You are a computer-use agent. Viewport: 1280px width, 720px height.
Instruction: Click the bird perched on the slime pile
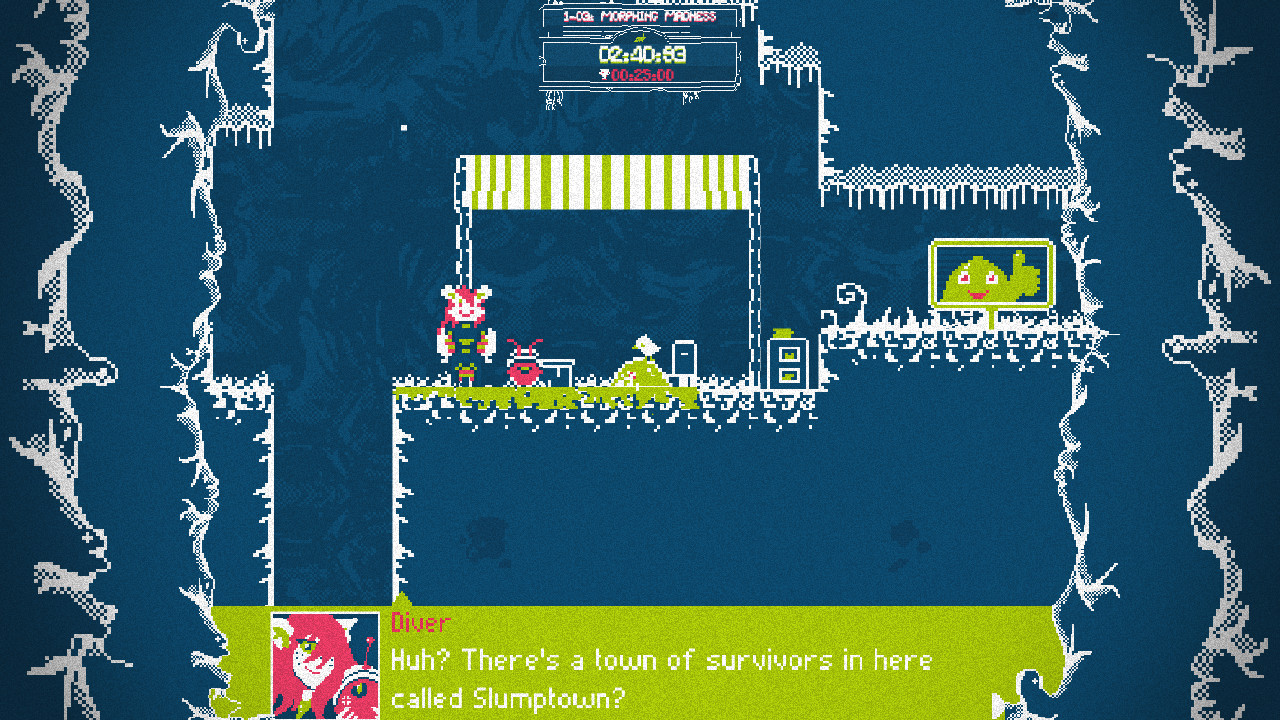click(646, 347)
